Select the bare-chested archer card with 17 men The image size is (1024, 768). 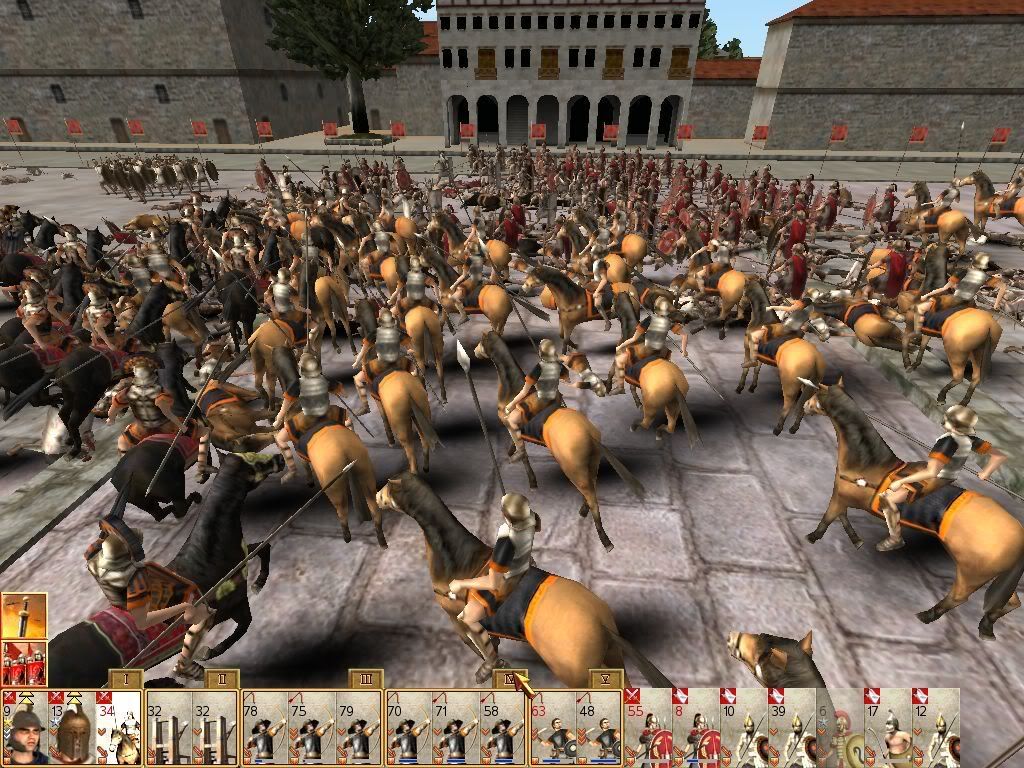coord(888,727)
